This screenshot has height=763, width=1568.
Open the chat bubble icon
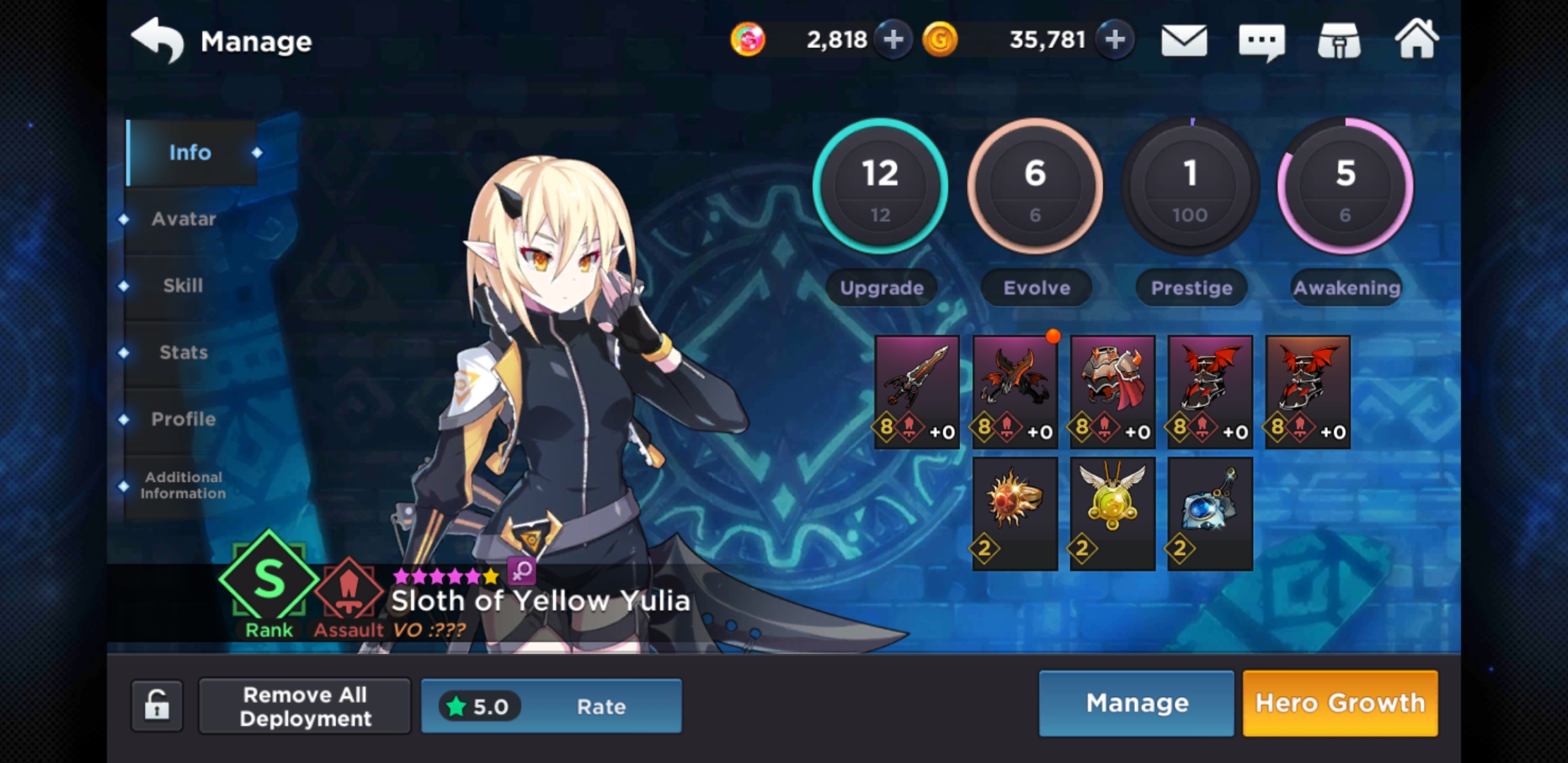pos(1264,40)
